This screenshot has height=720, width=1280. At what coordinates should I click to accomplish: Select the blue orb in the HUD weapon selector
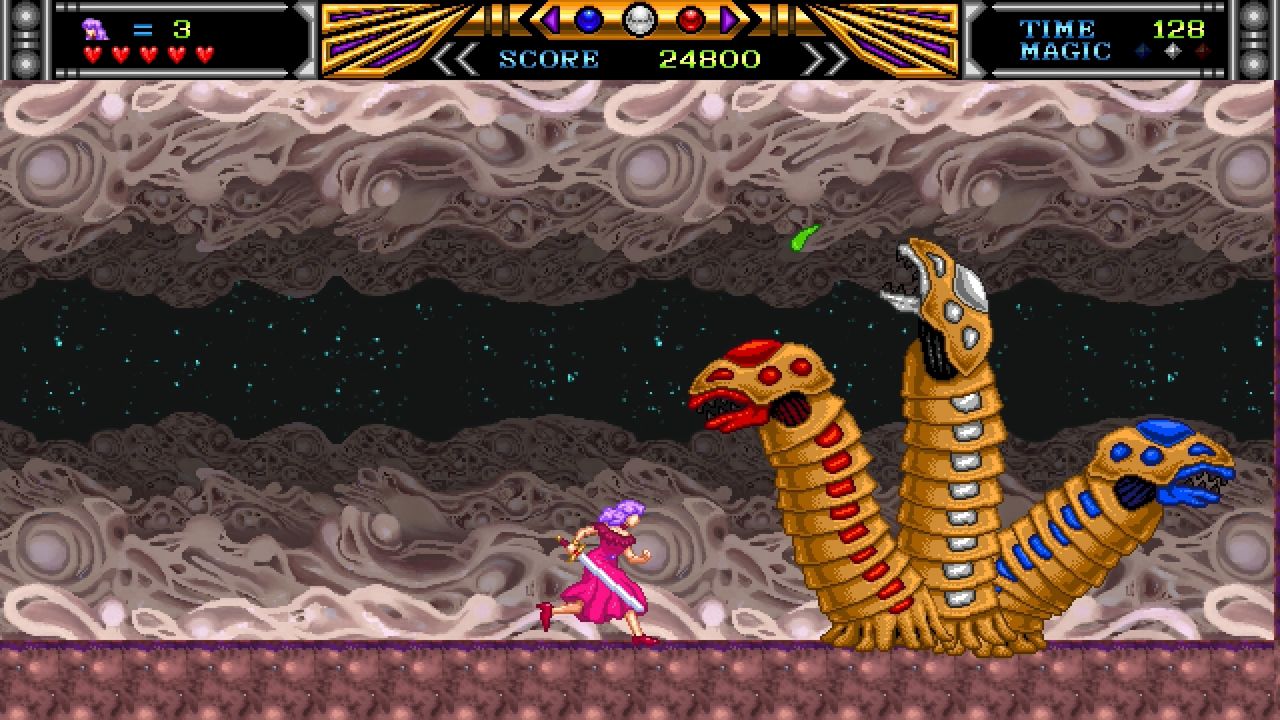[587, 21]
